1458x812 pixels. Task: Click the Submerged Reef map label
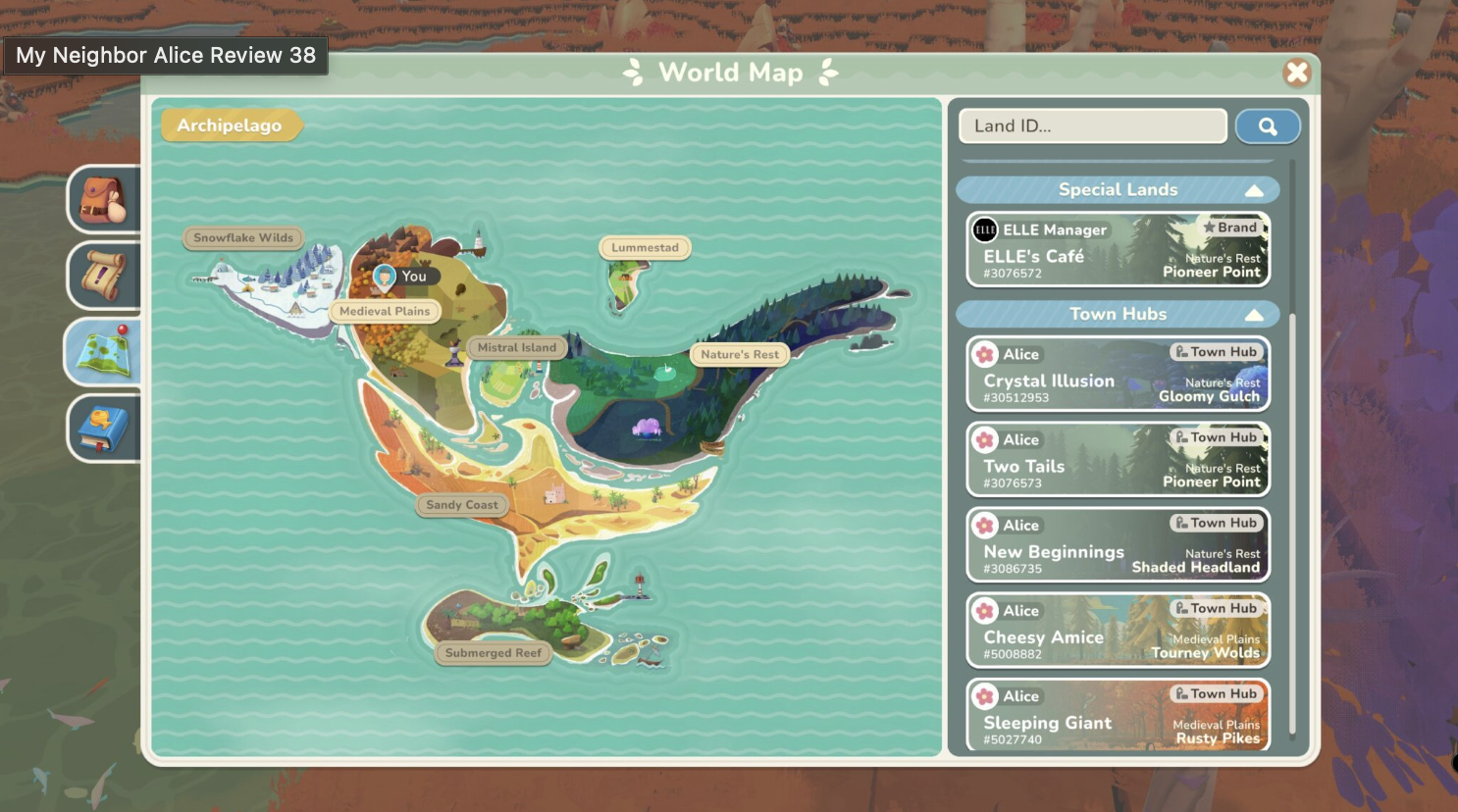[493, 653]
